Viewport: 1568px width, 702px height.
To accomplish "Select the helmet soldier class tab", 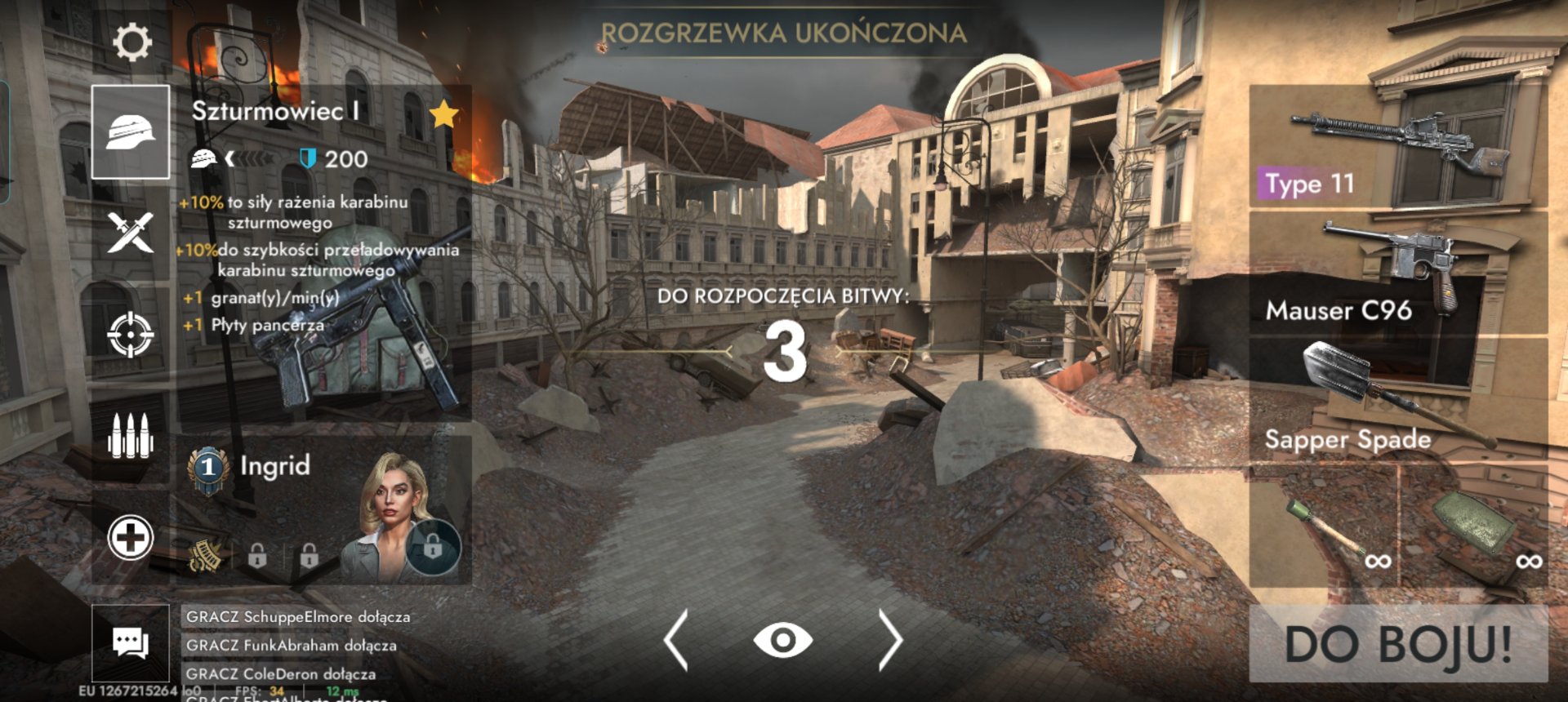I will [131, 131].
